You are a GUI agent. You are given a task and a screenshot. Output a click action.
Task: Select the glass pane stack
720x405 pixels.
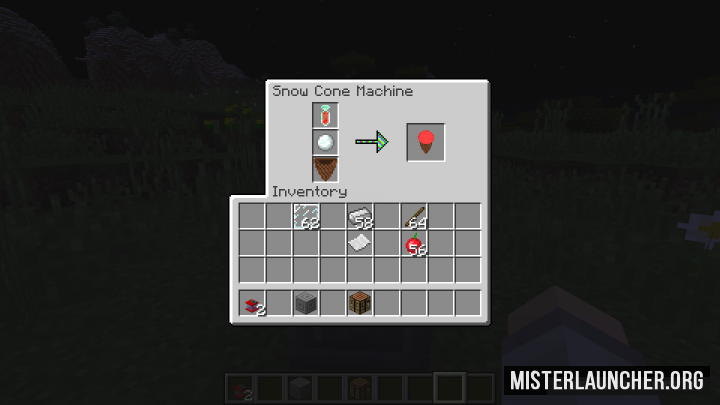tap(306, 216)
